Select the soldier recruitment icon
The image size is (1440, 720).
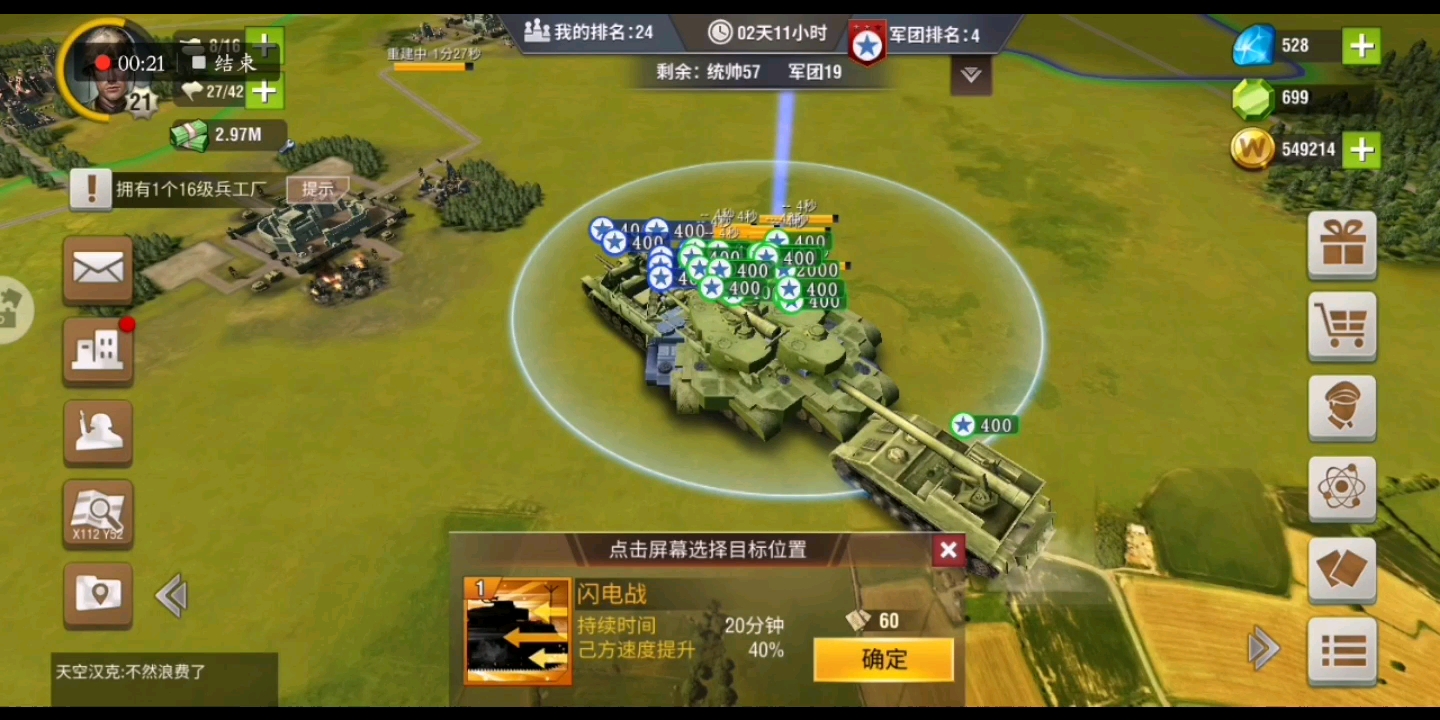click(97, 433)
